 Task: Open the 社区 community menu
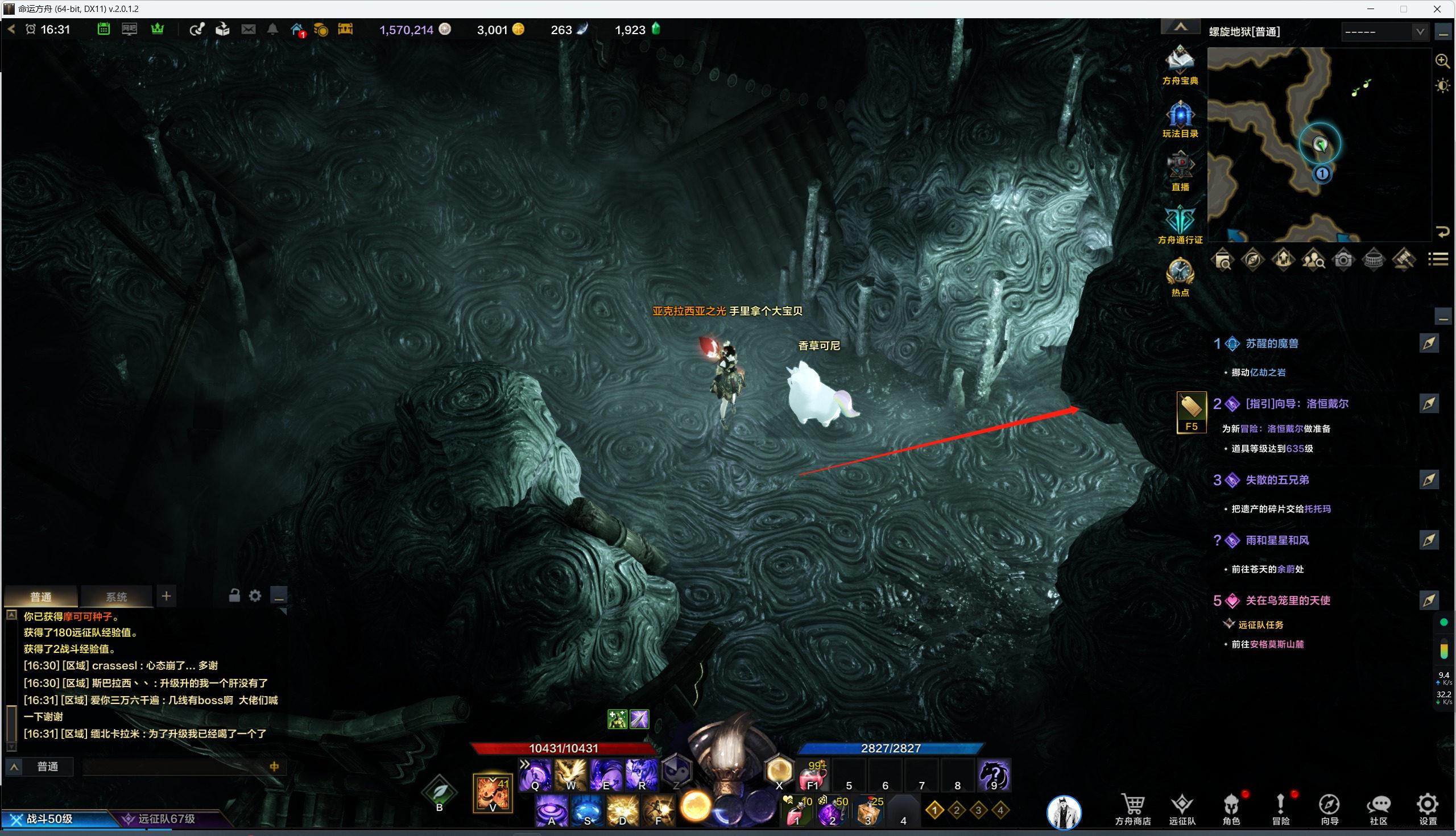click(x=1378, y=809)
